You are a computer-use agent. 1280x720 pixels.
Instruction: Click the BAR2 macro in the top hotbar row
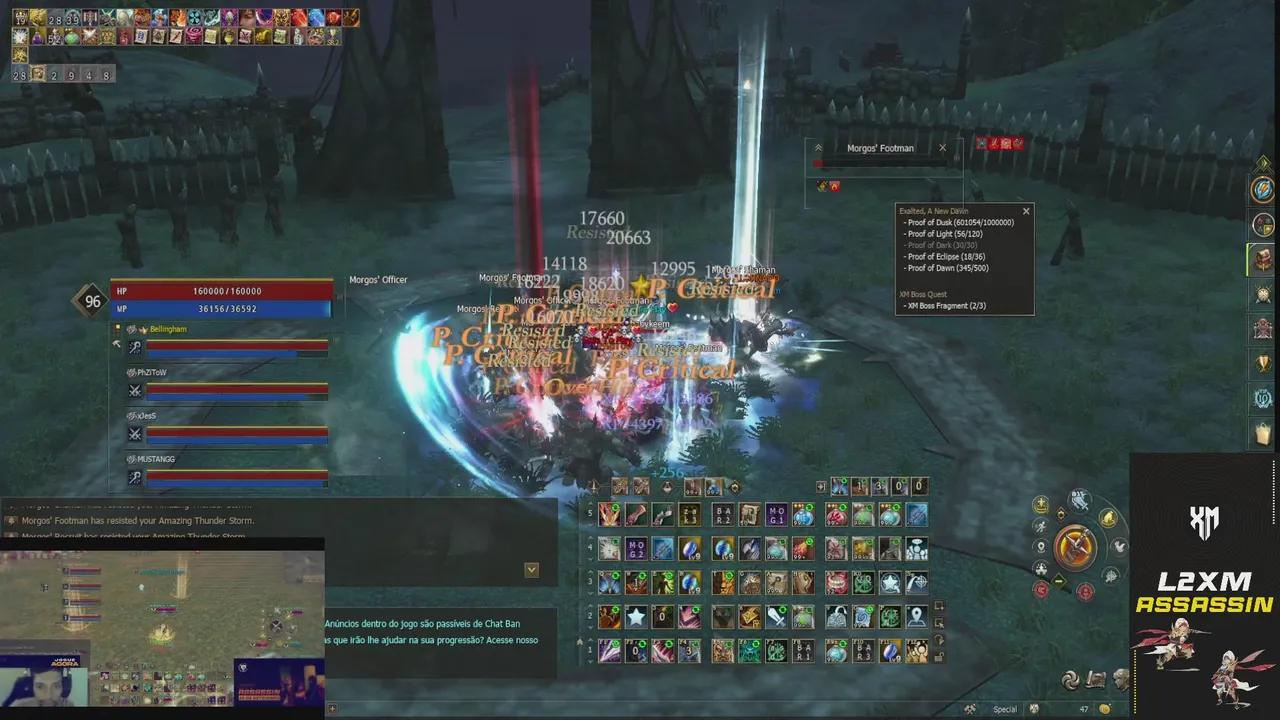[722, 514]
